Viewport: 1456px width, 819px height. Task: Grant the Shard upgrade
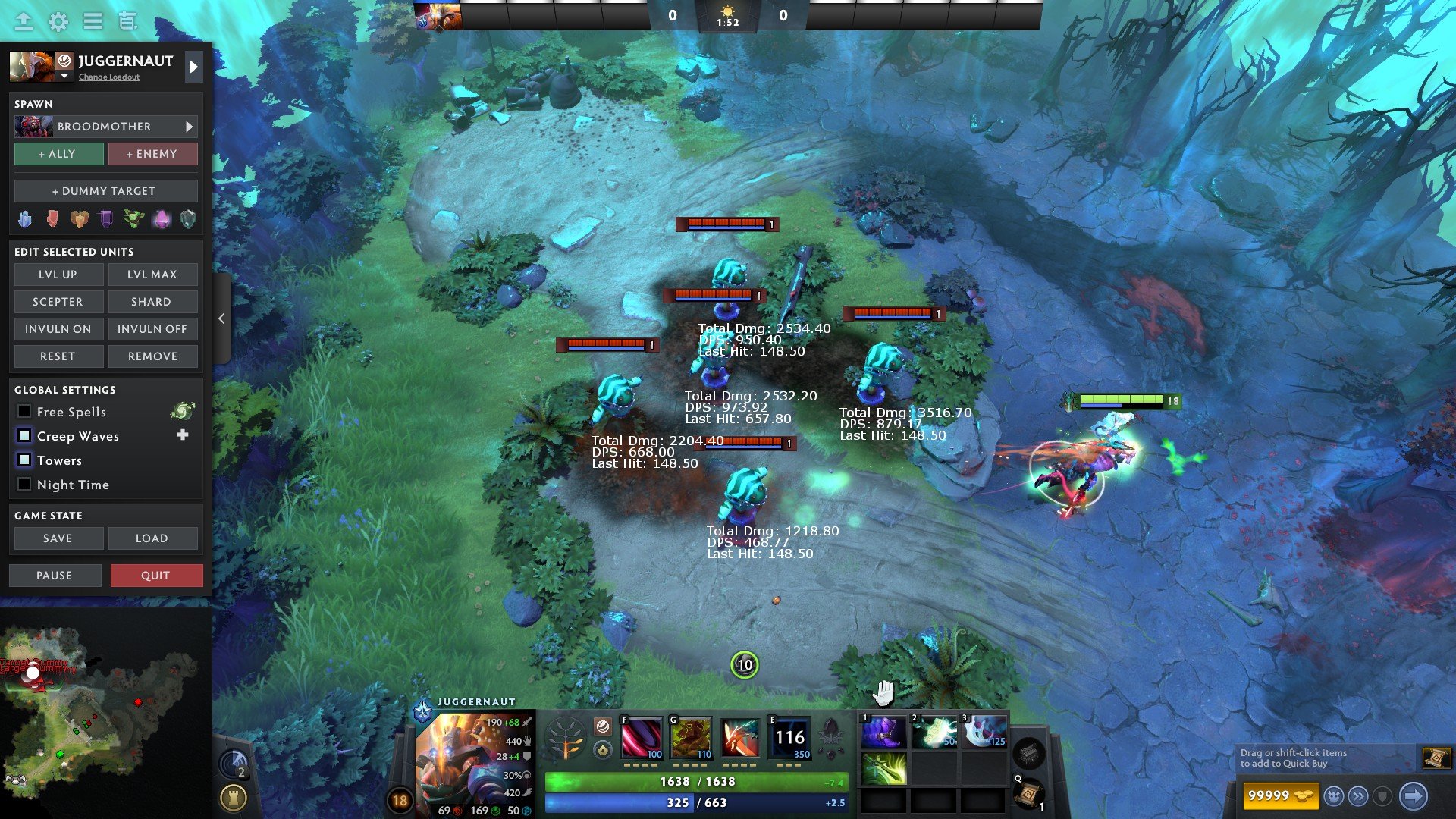coord(152,302)
